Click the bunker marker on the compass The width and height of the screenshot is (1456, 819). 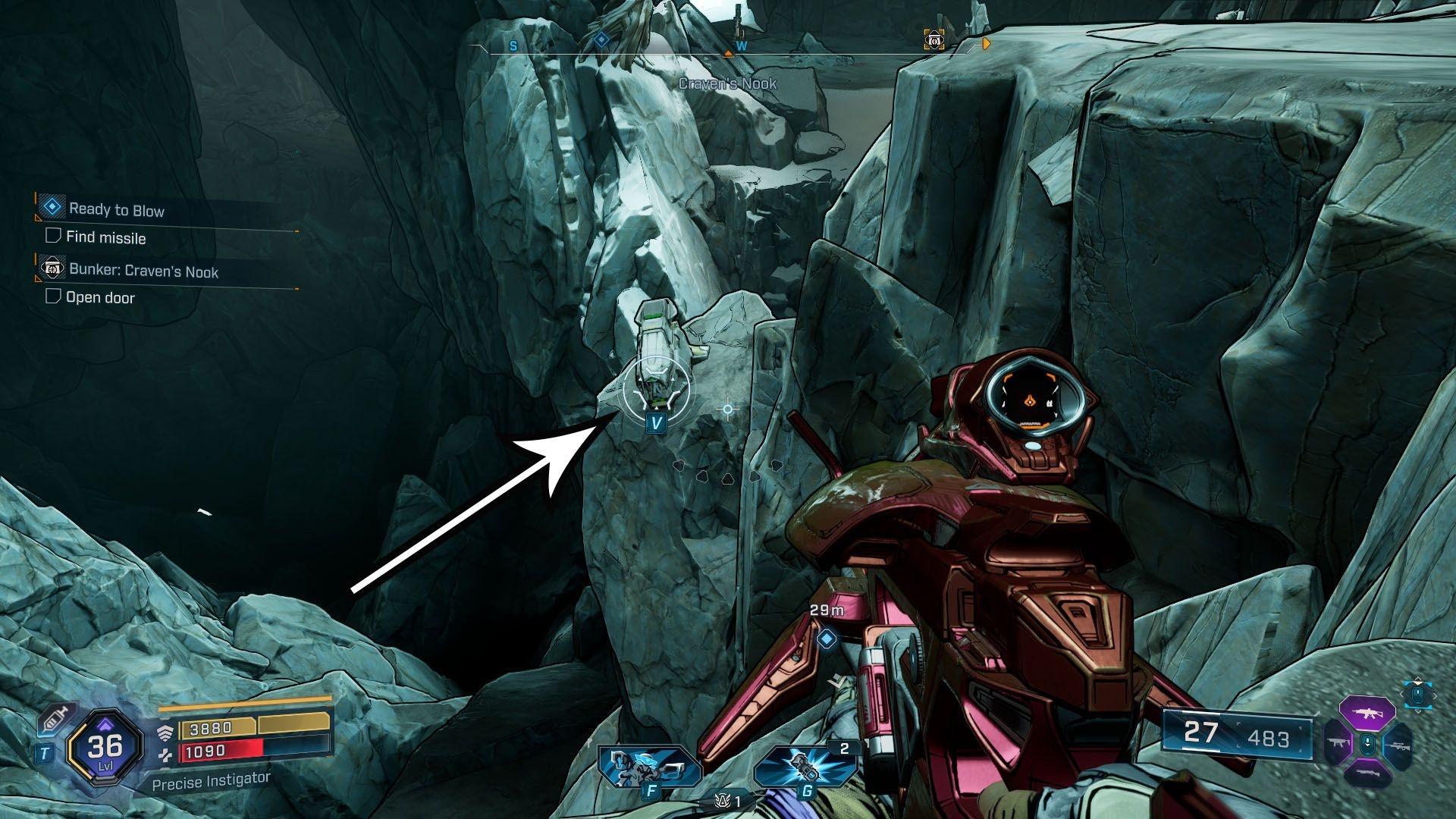934,39
